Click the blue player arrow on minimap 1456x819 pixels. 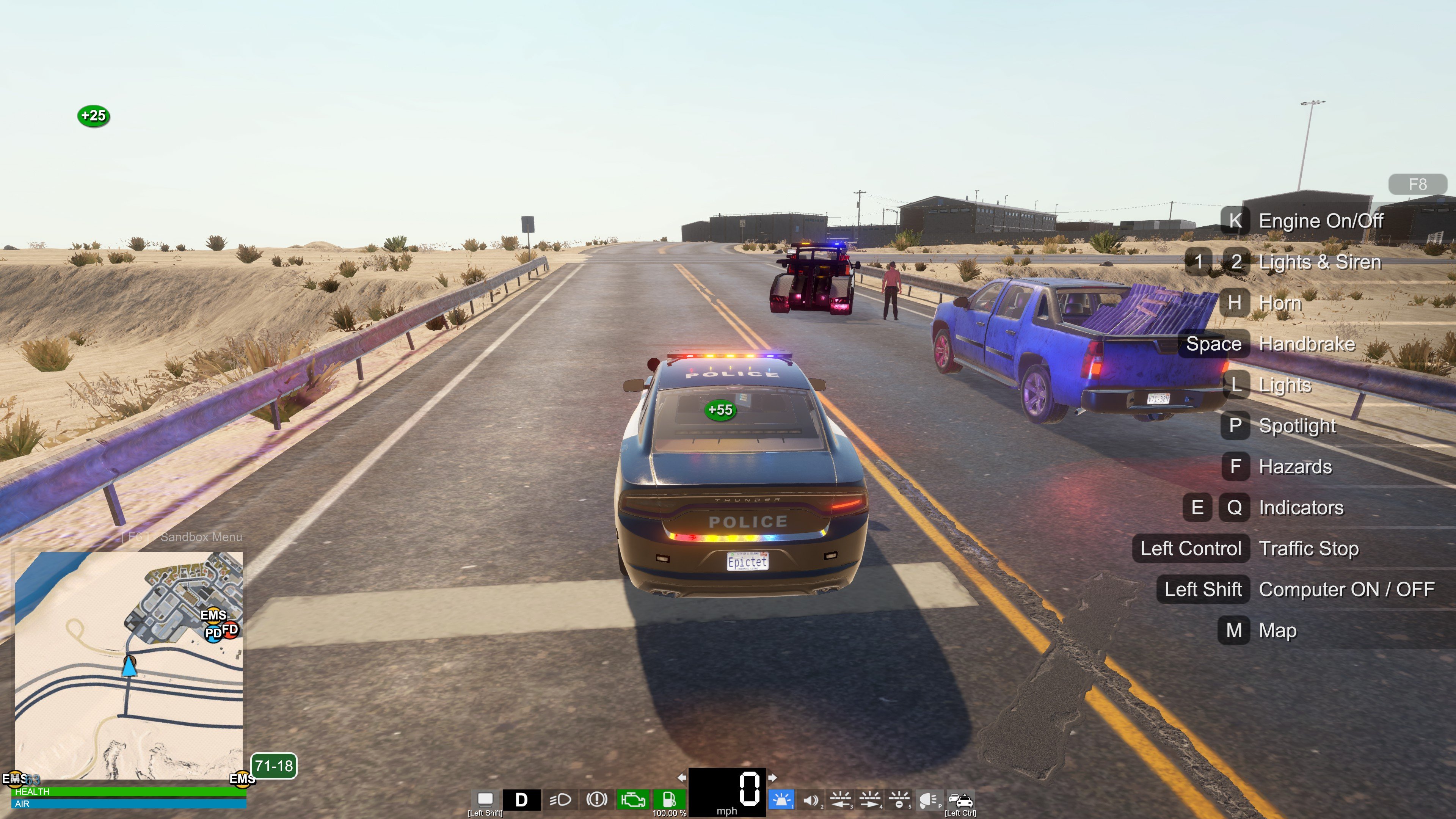pos(129,667)
